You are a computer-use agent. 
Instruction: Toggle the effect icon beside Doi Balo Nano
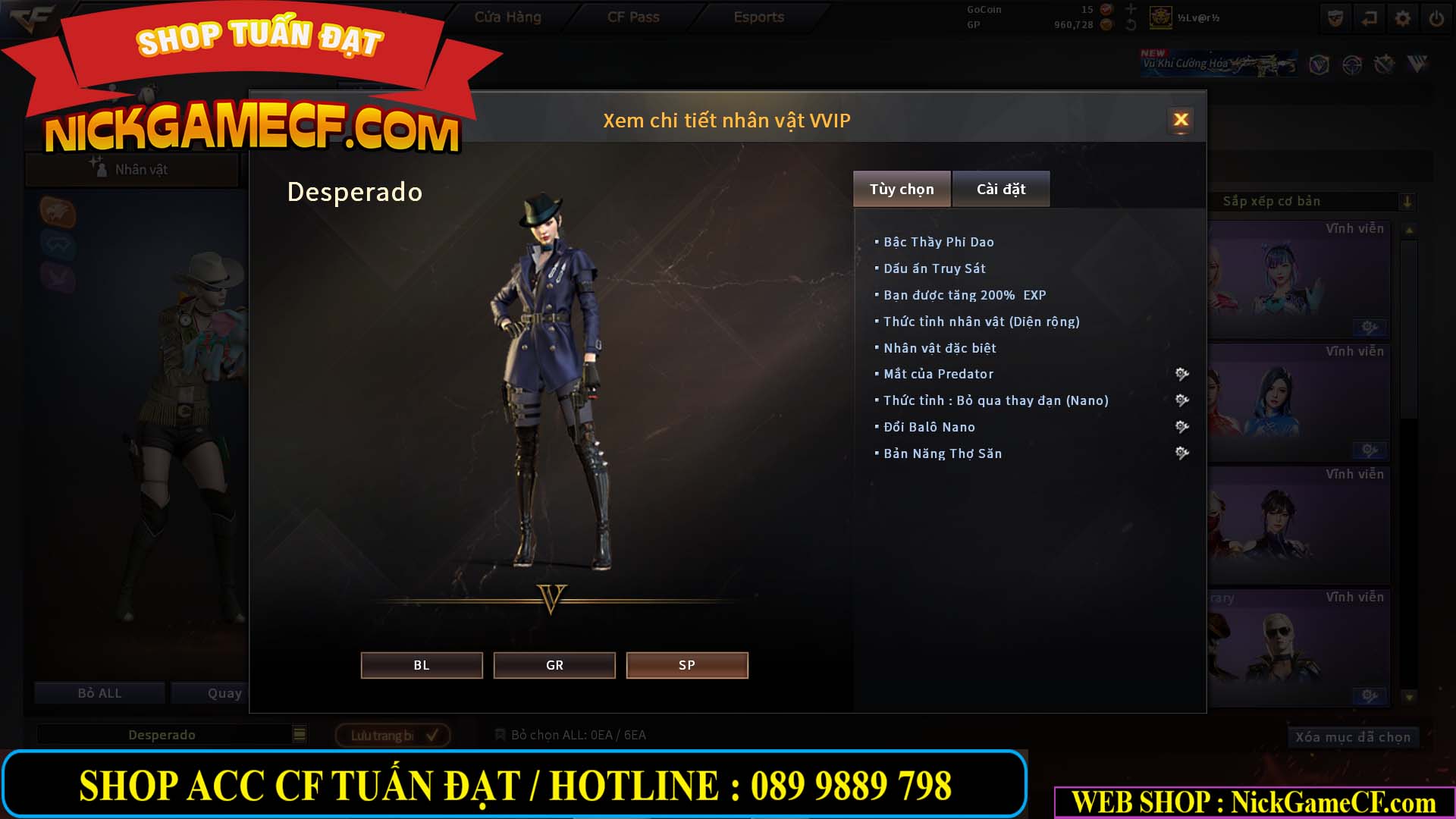(1181, 426)
